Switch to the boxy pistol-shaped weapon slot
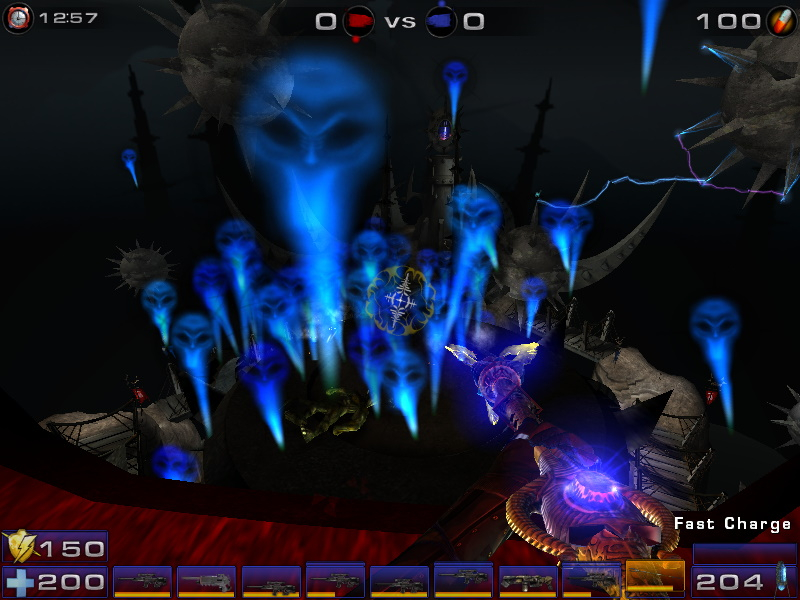 pos(527,581)
